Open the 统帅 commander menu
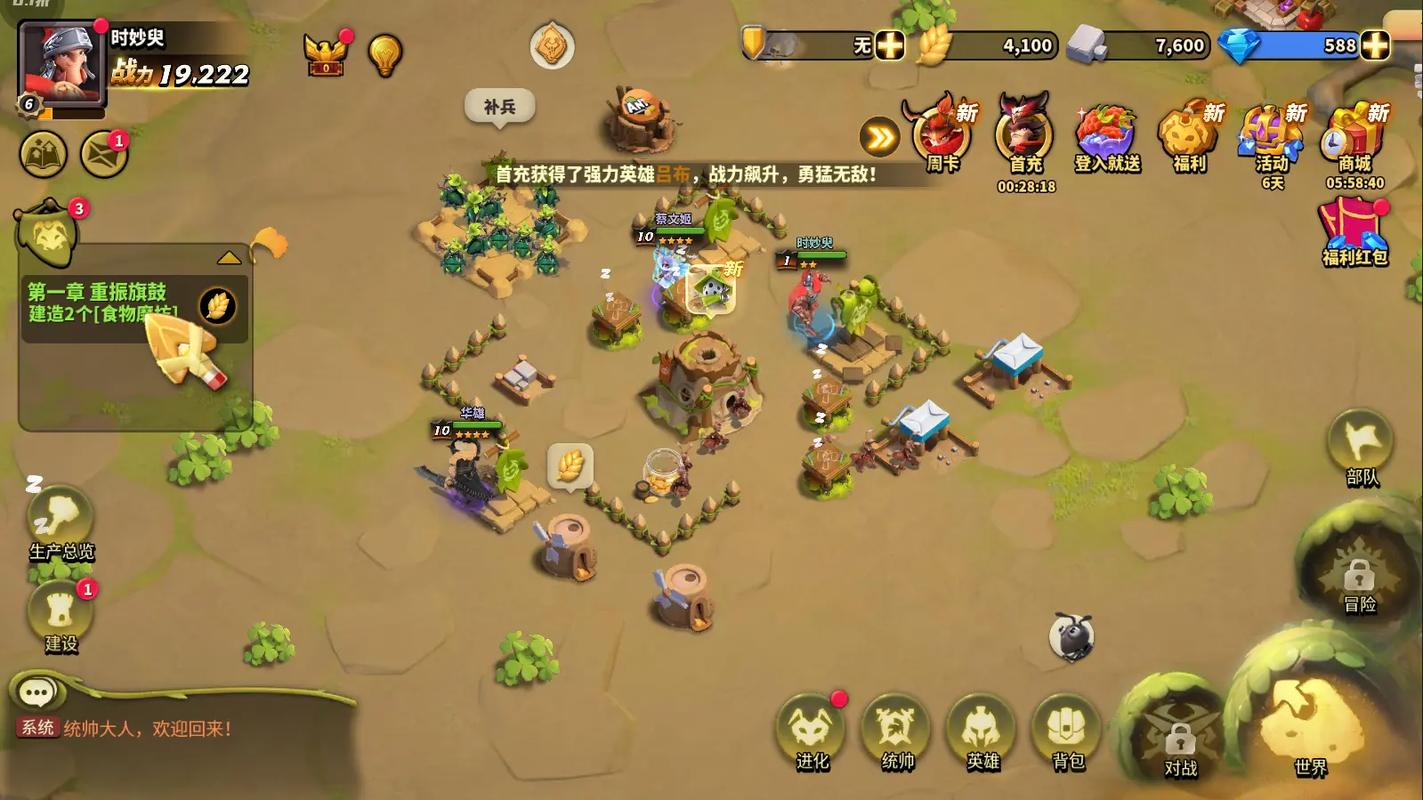Viewport: 1423px width, 800px height. [897, 730]
